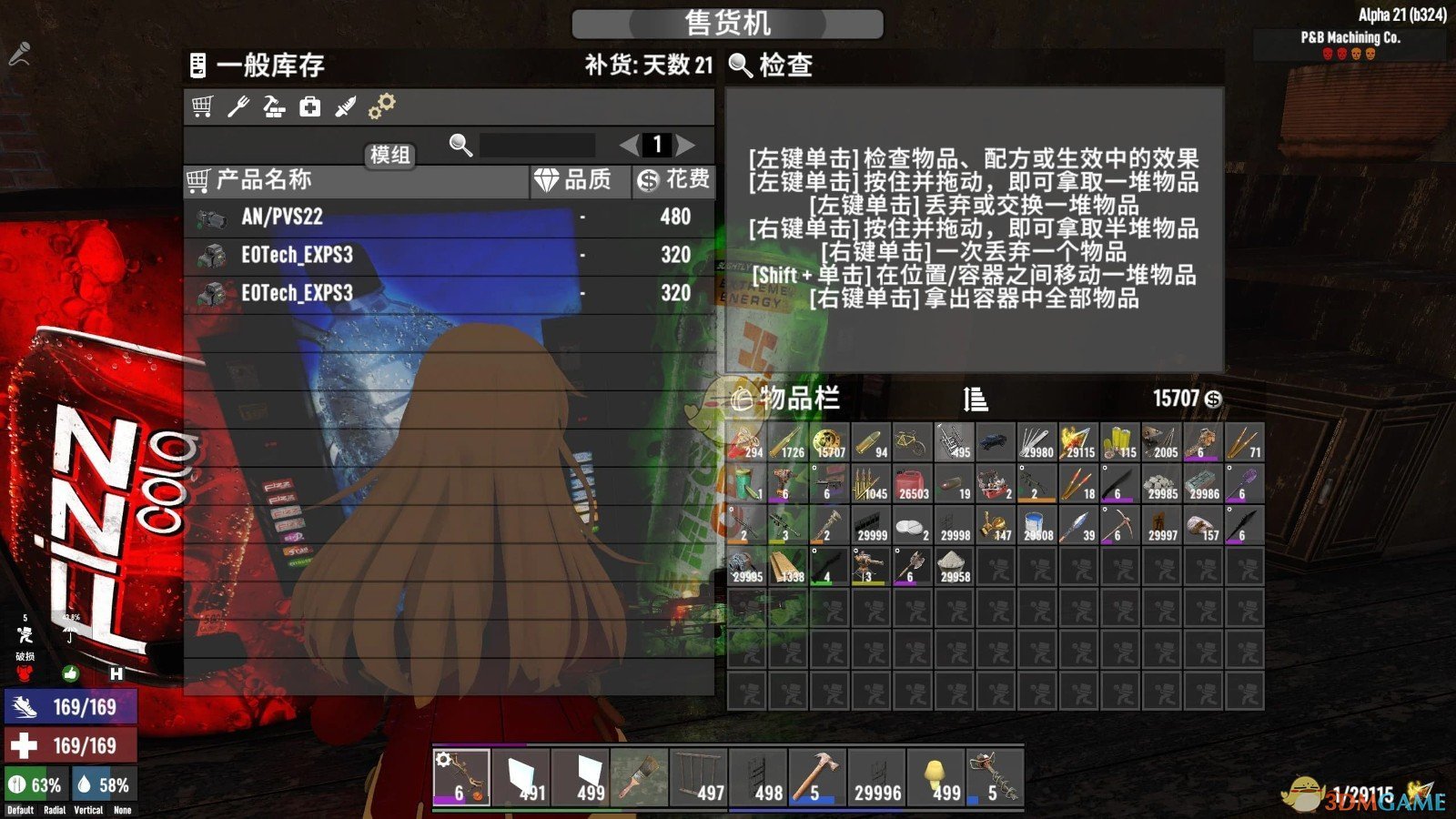
Task: Toggle the 模组 mods filter
Action: click(x=389, y=157)
